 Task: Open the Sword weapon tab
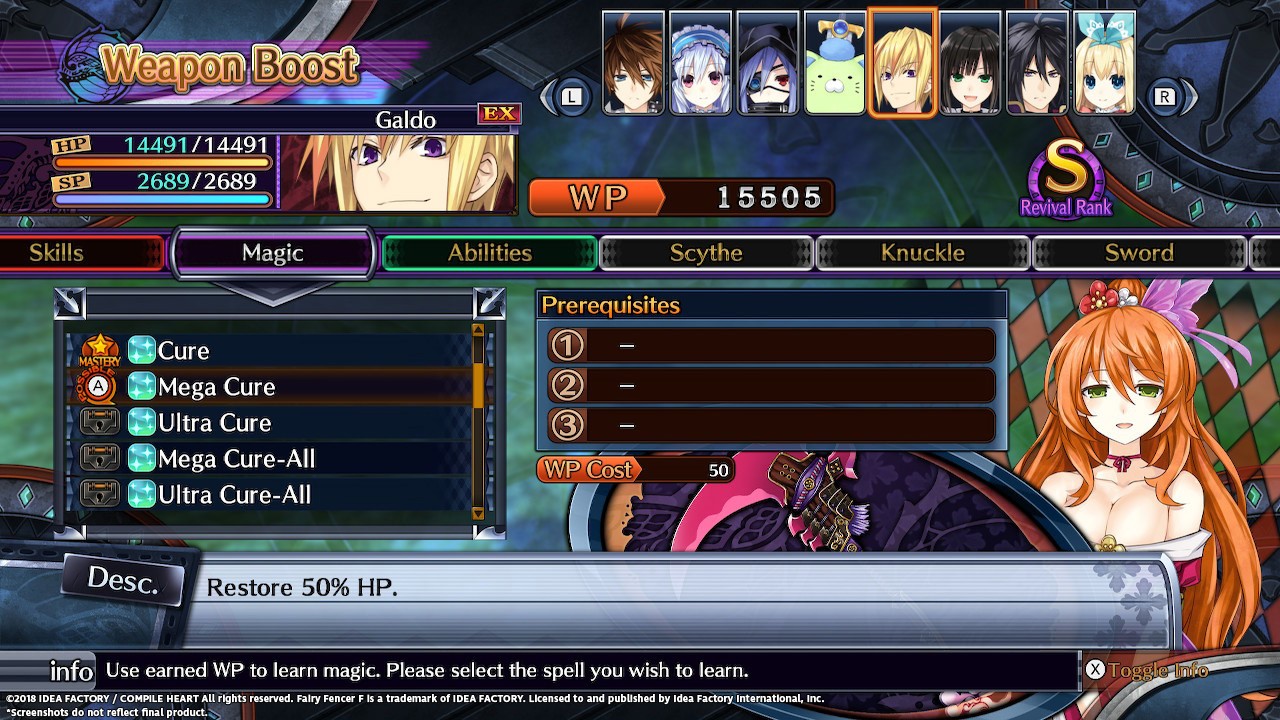(1139, 253)
